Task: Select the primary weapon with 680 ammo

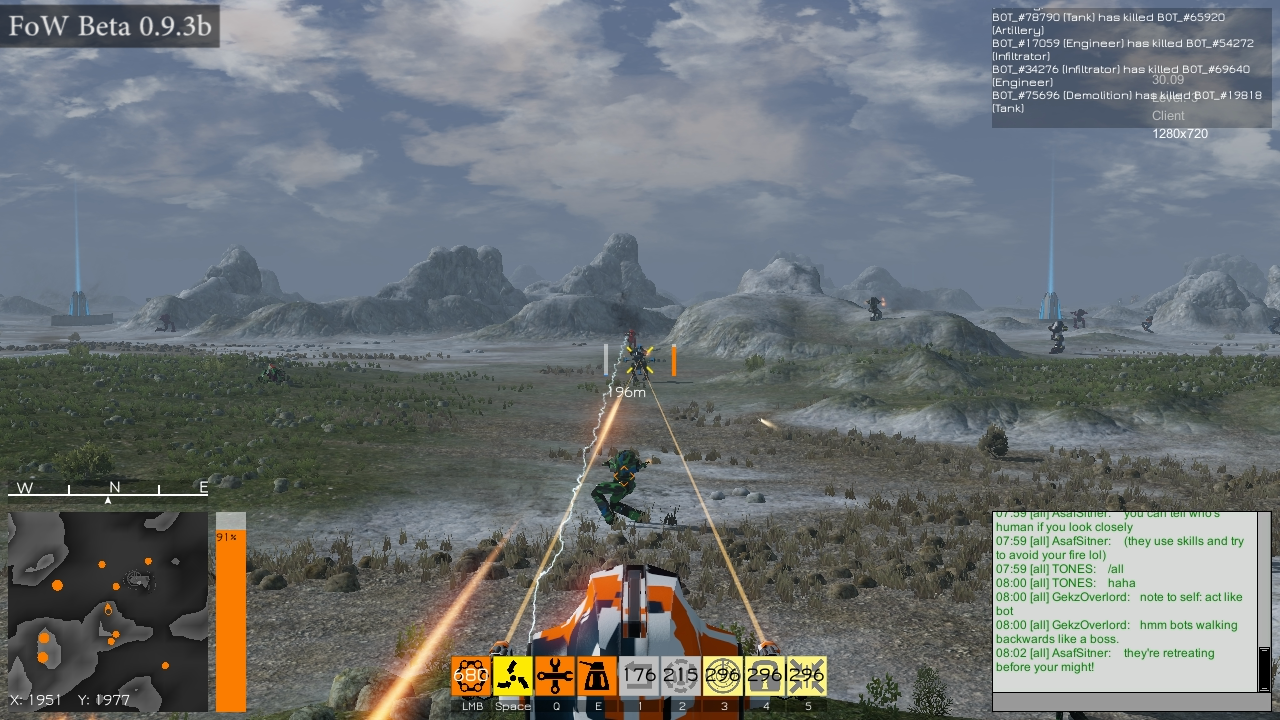Action: pyautogui.click(x=470, y=676)
